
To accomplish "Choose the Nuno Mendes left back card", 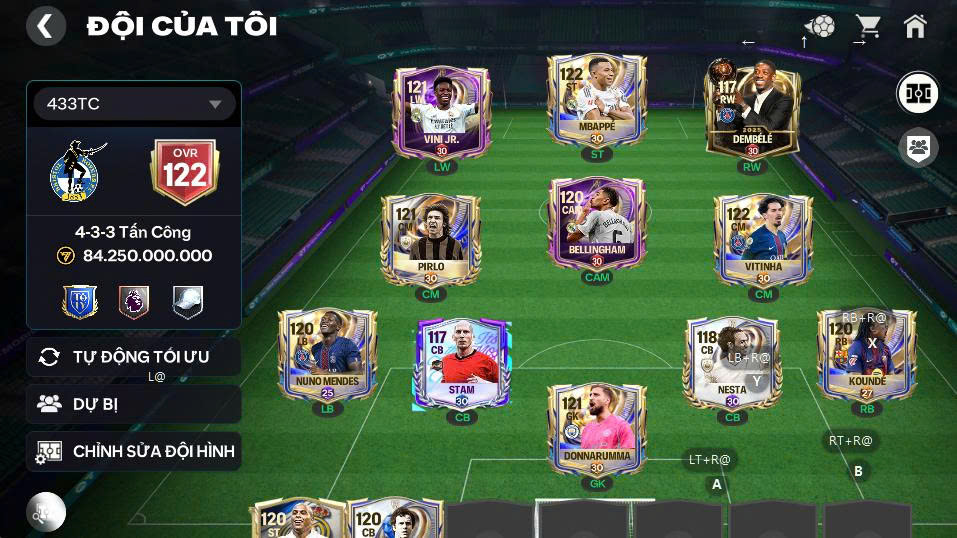I will [327, 354].
